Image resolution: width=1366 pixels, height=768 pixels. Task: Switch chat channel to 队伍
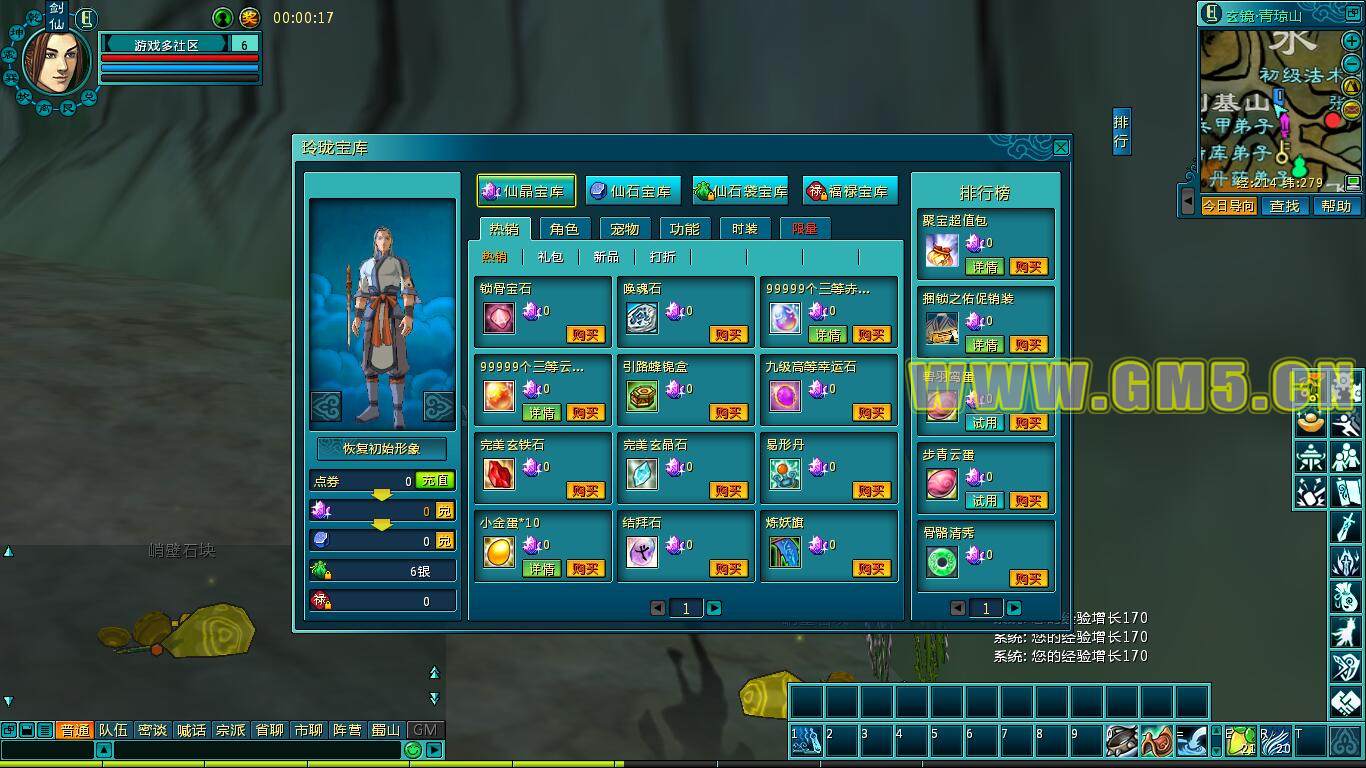(112, 730)
